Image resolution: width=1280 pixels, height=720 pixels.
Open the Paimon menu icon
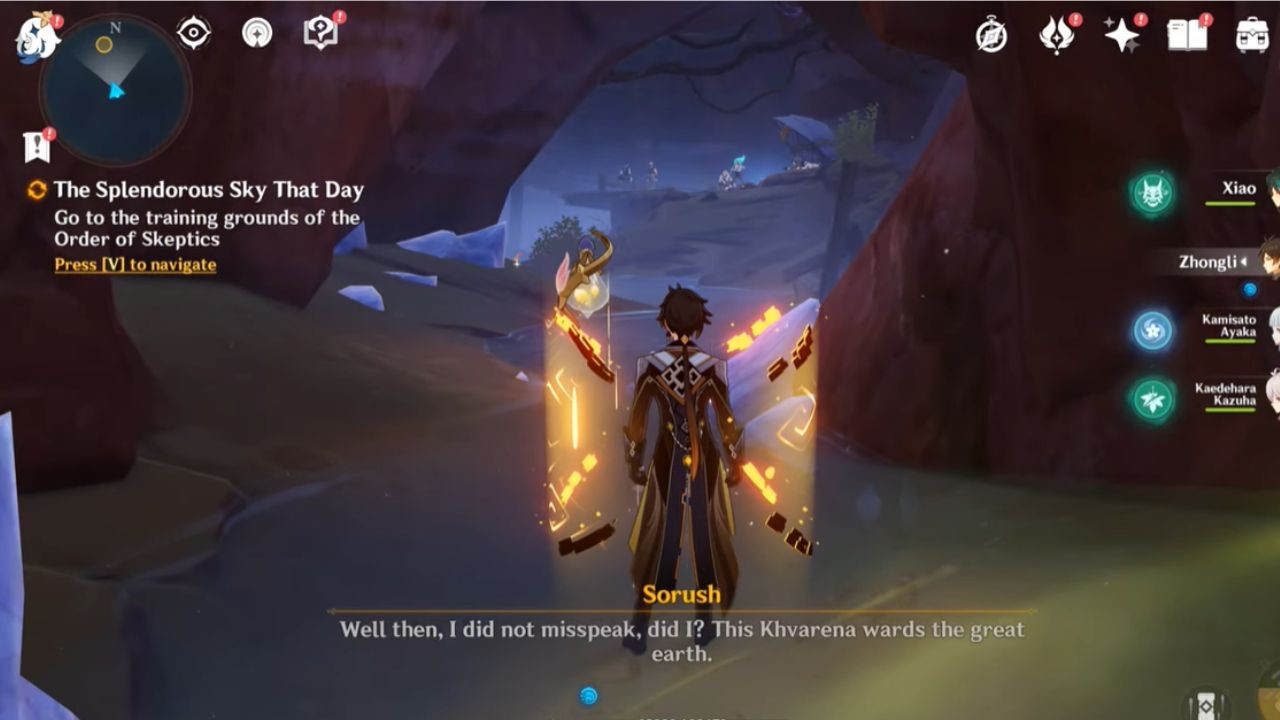37,36
